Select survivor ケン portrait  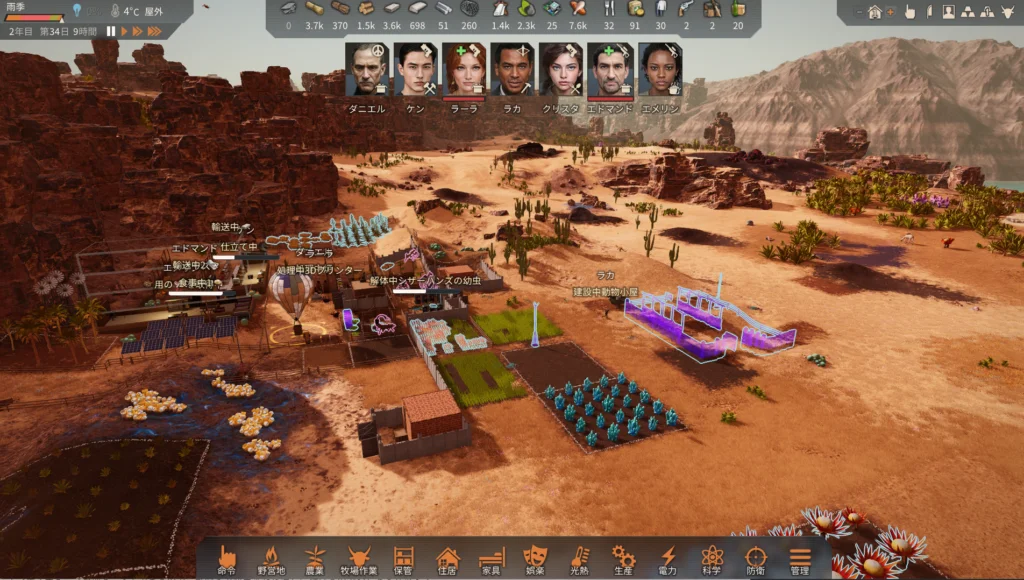(x=414, y=70)
